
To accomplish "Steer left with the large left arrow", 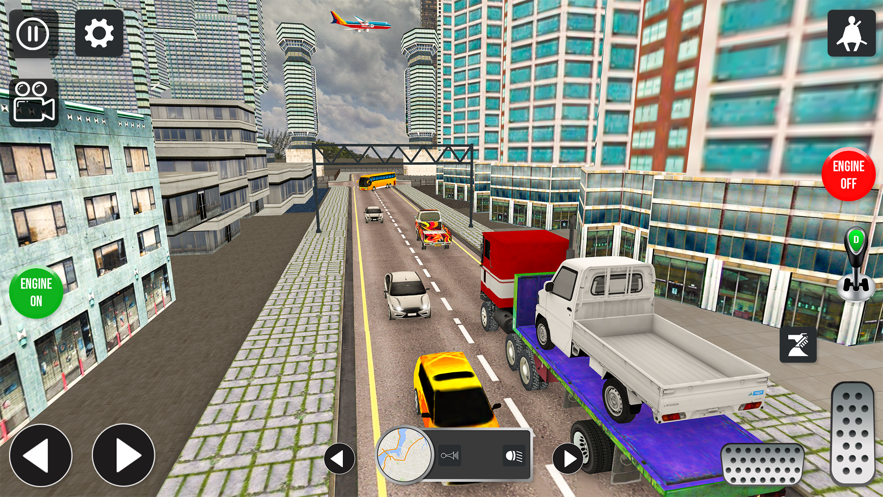I will [x=40, y=455].
